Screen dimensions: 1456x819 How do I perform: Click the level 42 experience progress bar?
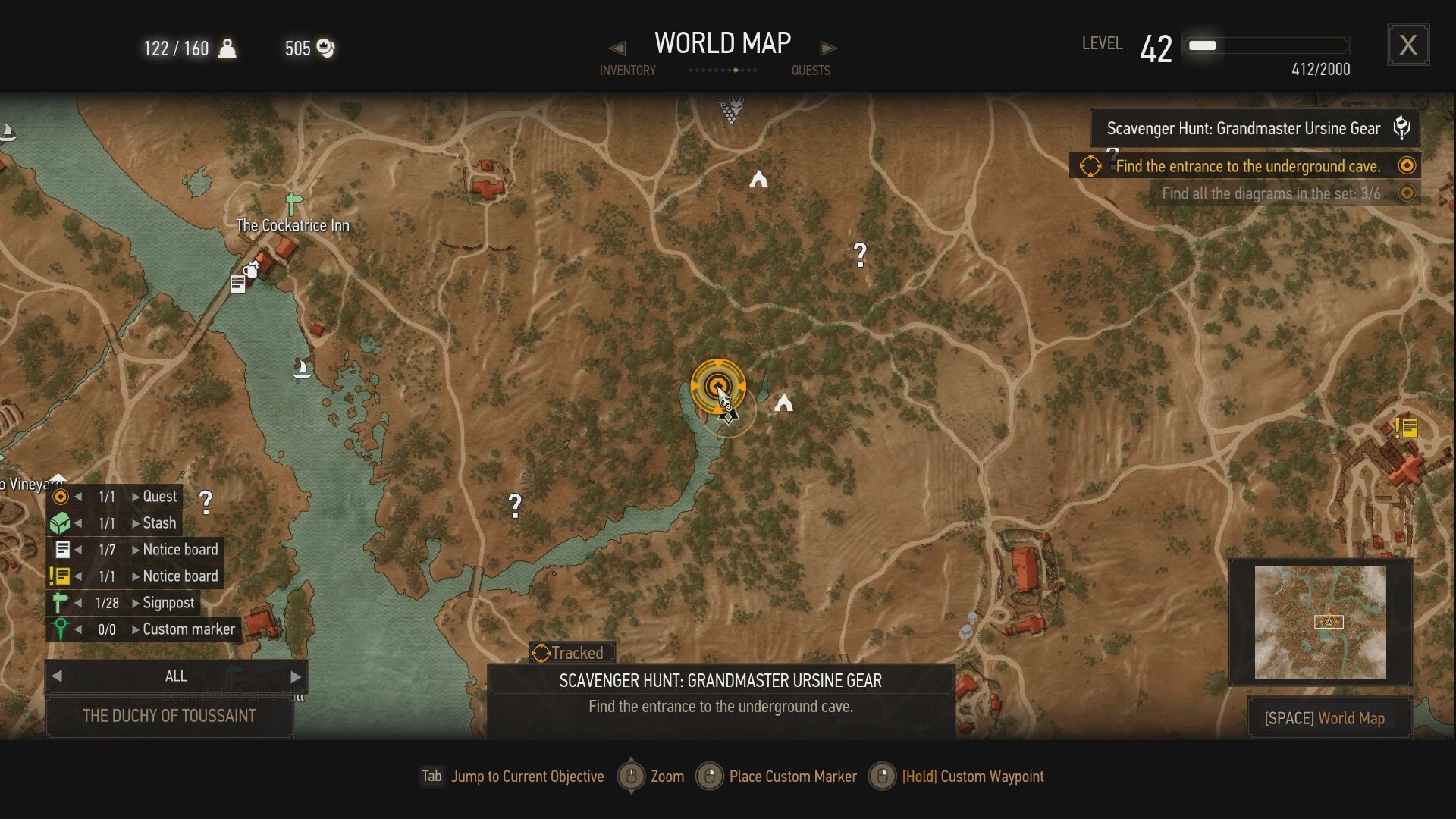1265,45
